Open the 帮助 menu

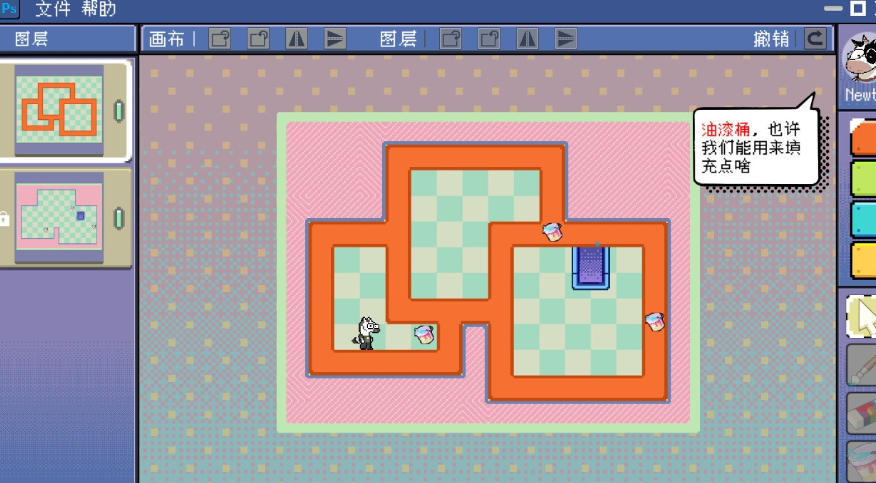pos(99,10)
